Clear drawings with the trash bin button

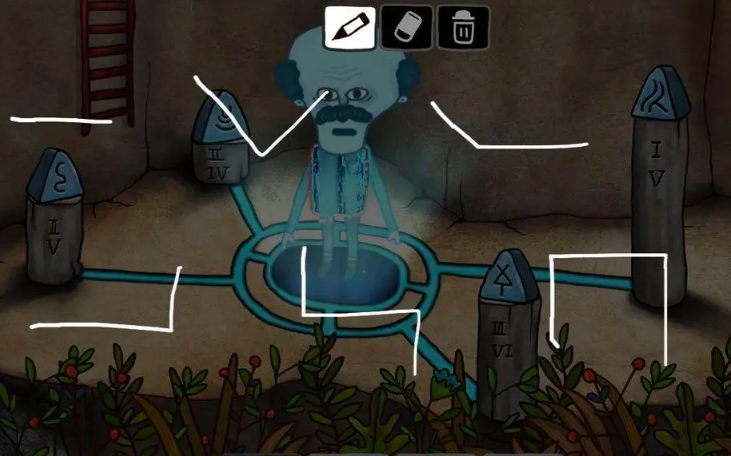tap(463, 27)
